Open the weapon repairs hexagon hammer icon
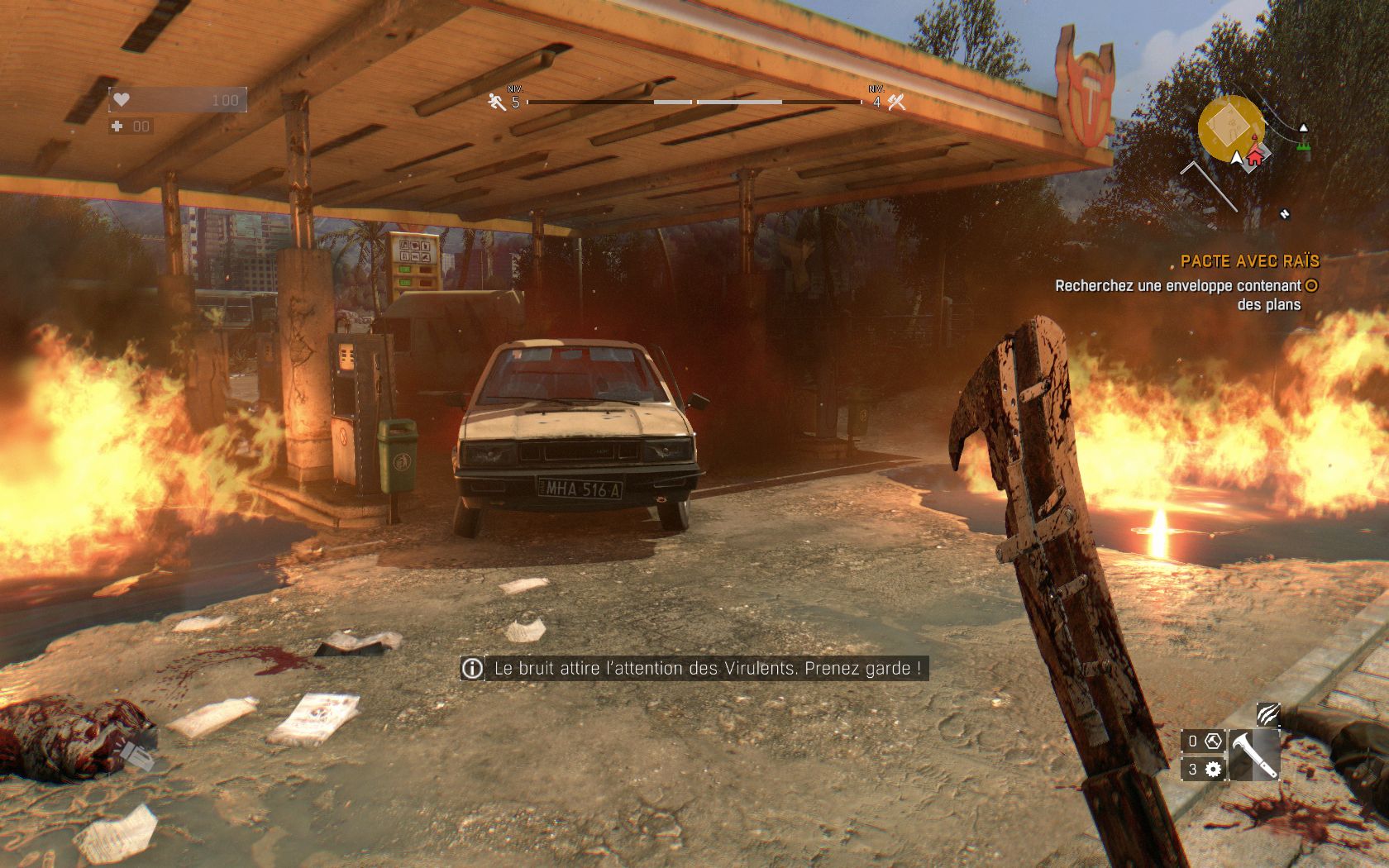Viewport: 1389px width, 868px height. tap(1212, 741)
